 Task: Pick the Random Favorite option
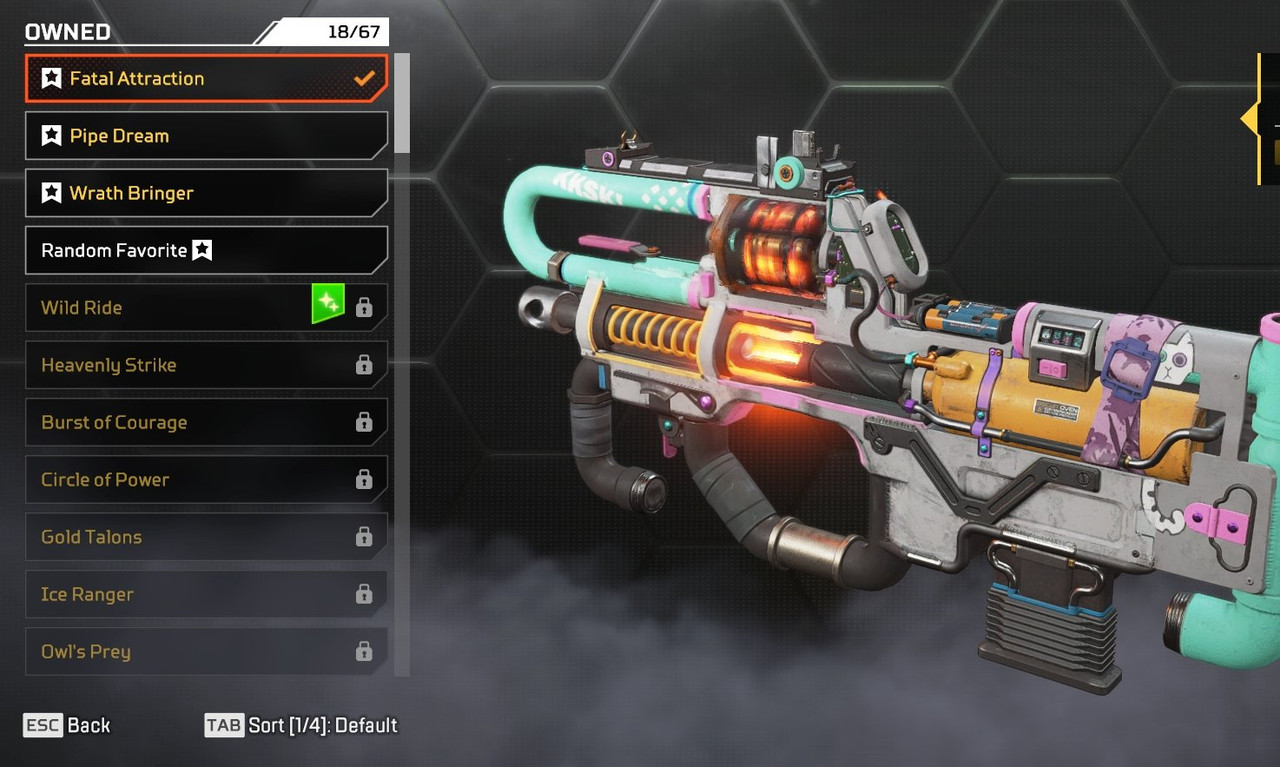pyautogui.click(x=205, y=250)
